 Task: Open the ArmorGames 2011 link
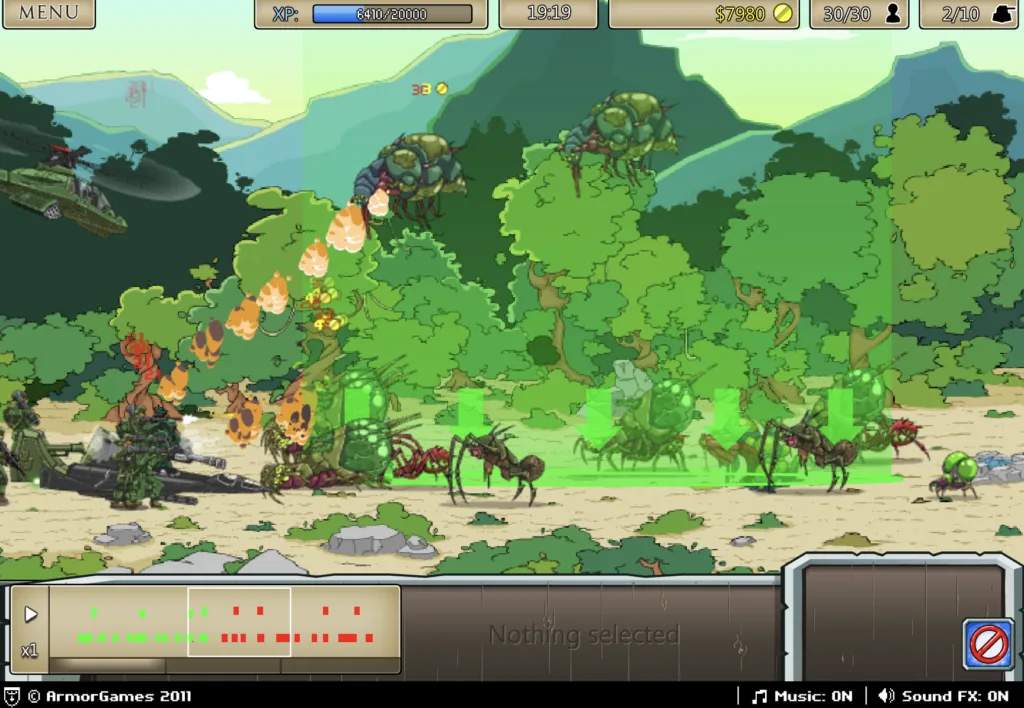click(x=108, y=696)
